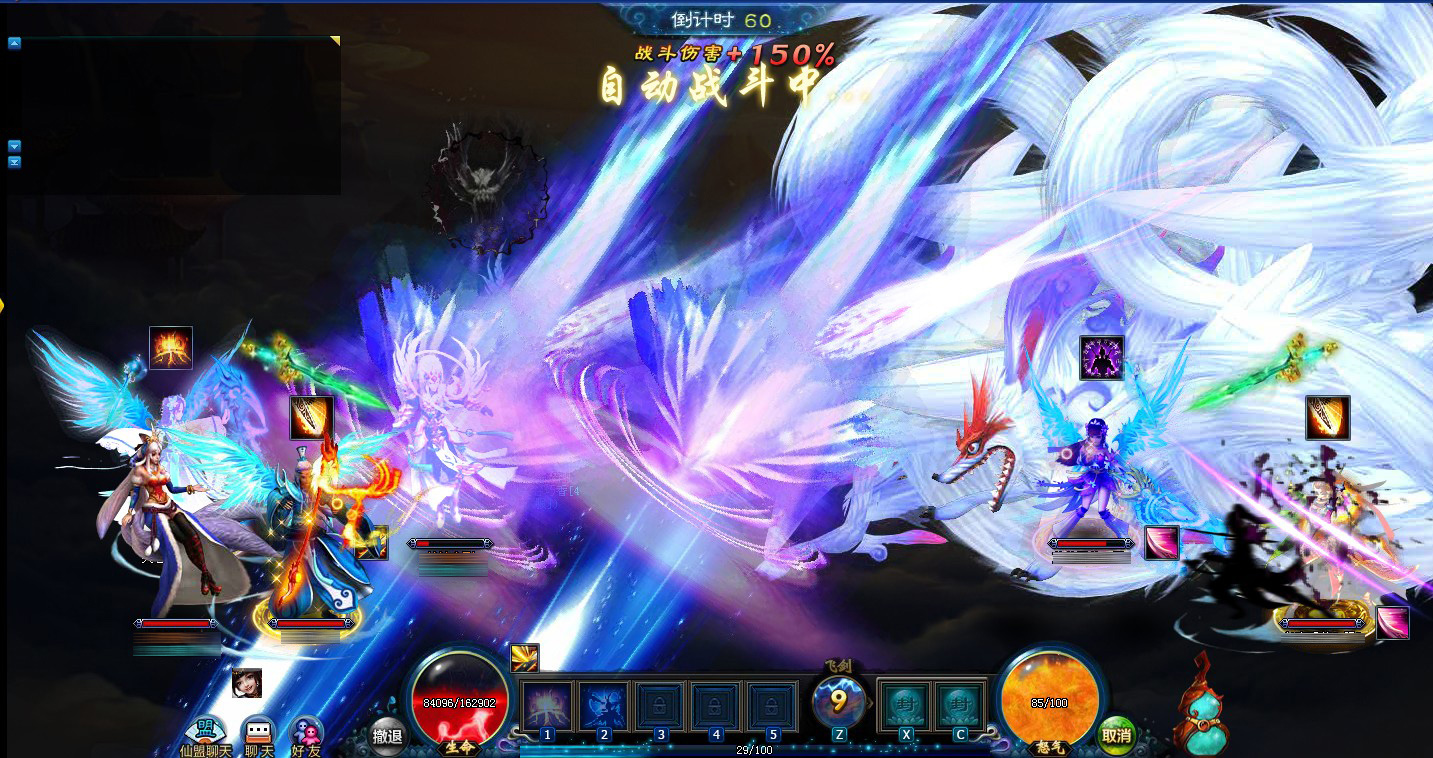This screenshot has width=1433, height=758.
Task: Jump to the bottom of the chat log
Action: coord(14,162)
